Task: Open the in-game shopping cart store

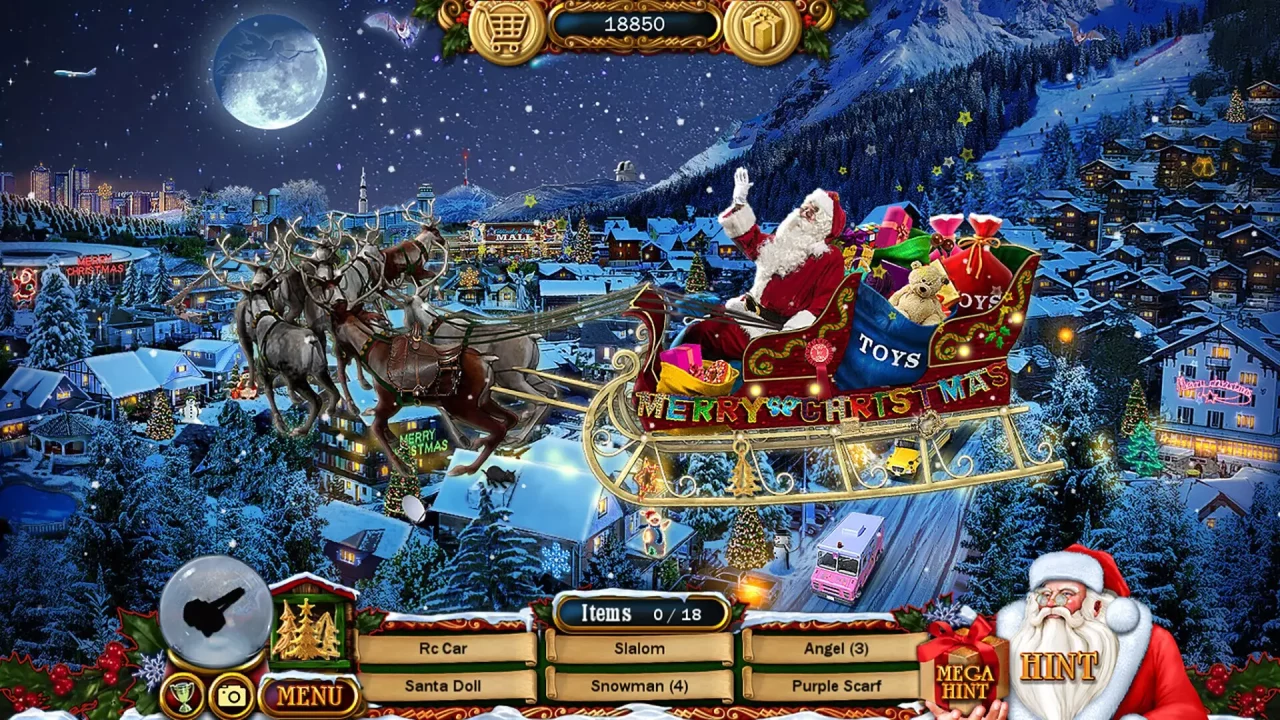Action: click(x=507, y=27)
